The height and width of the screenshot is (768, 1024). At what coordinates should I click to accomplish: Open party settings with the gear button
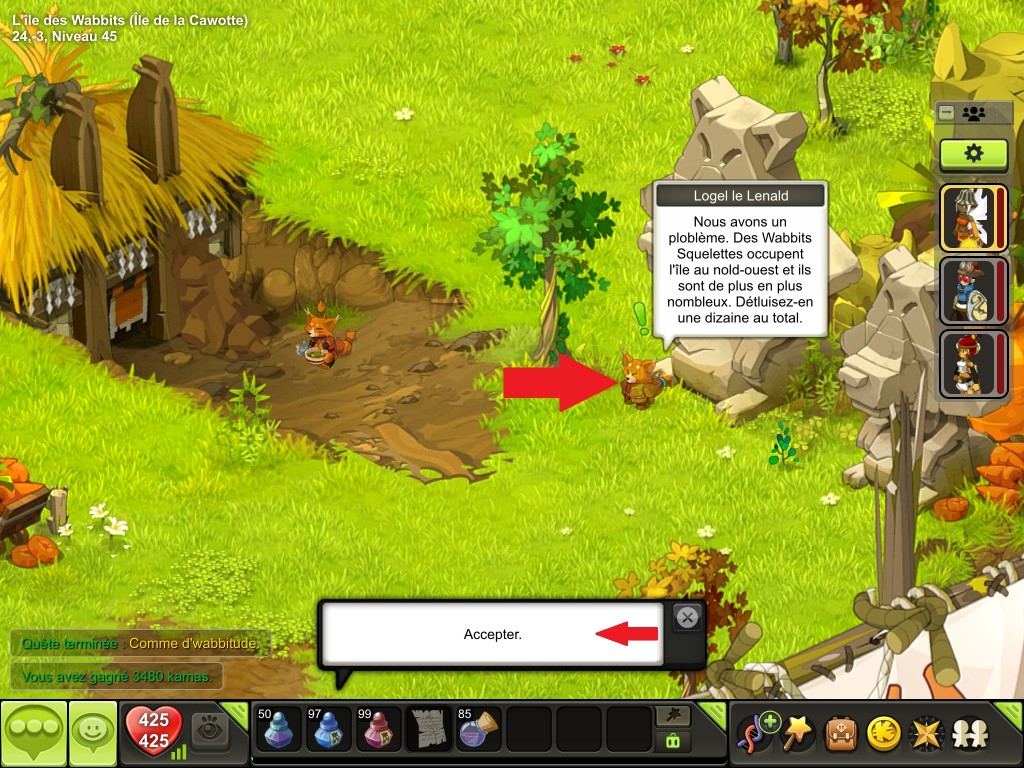click(x=972, y=154)
